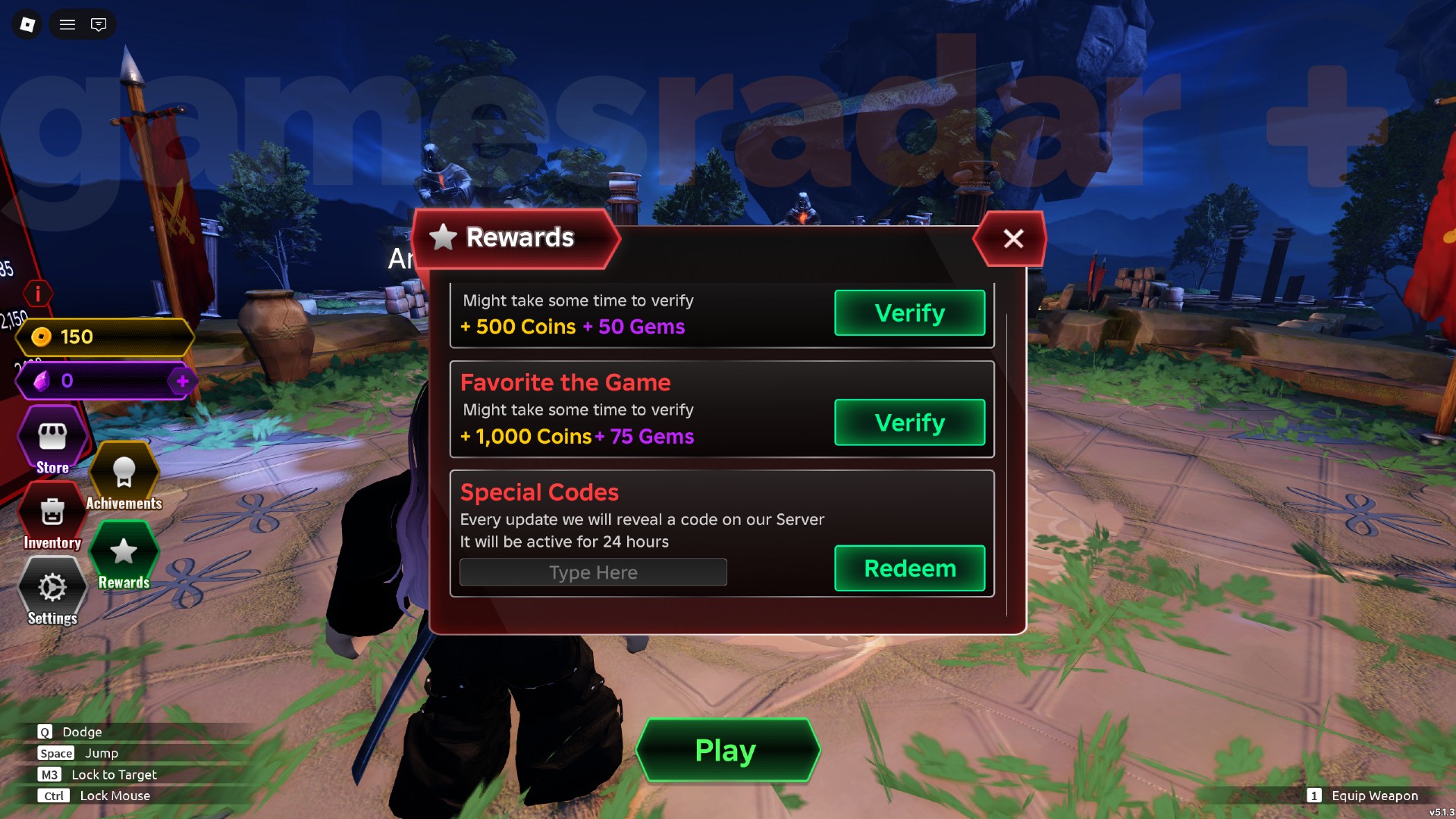Open the Roblox chat bubble icon
The image size is (1456, 819).
[99, 24]
